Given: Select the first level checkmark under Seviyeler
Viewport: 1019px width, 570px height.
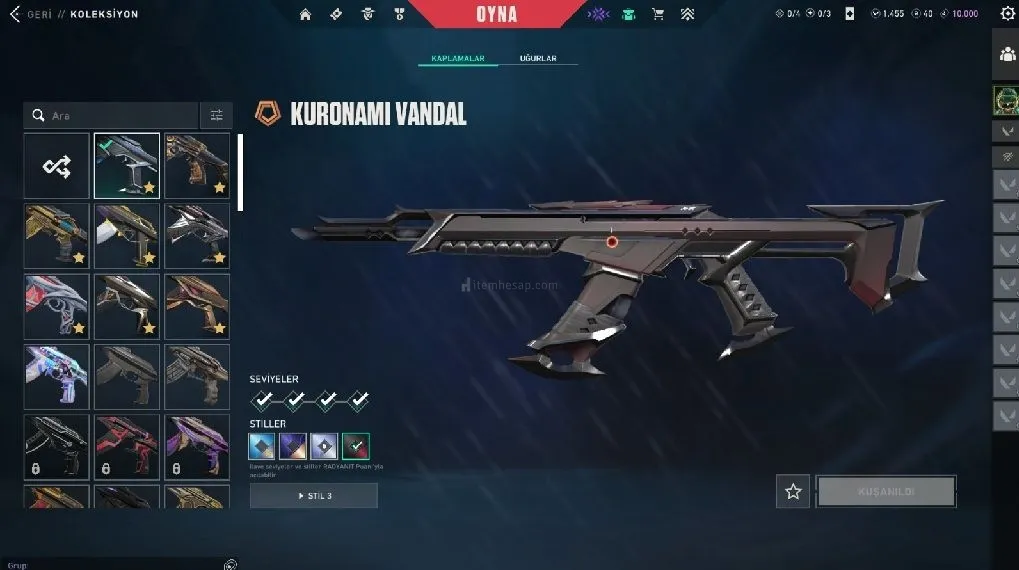Looking at the screenshot, I should [x=262, y=401].
